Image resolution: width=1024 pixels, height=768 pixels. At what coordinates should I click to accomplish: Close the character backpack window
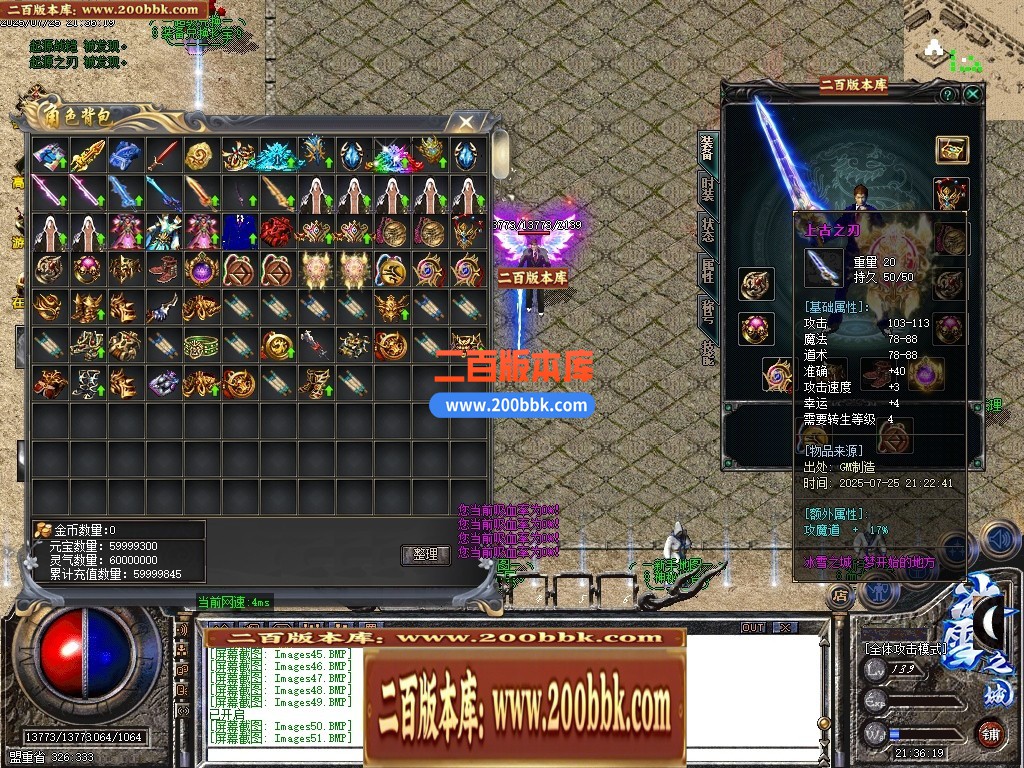[x=465, y=122]
